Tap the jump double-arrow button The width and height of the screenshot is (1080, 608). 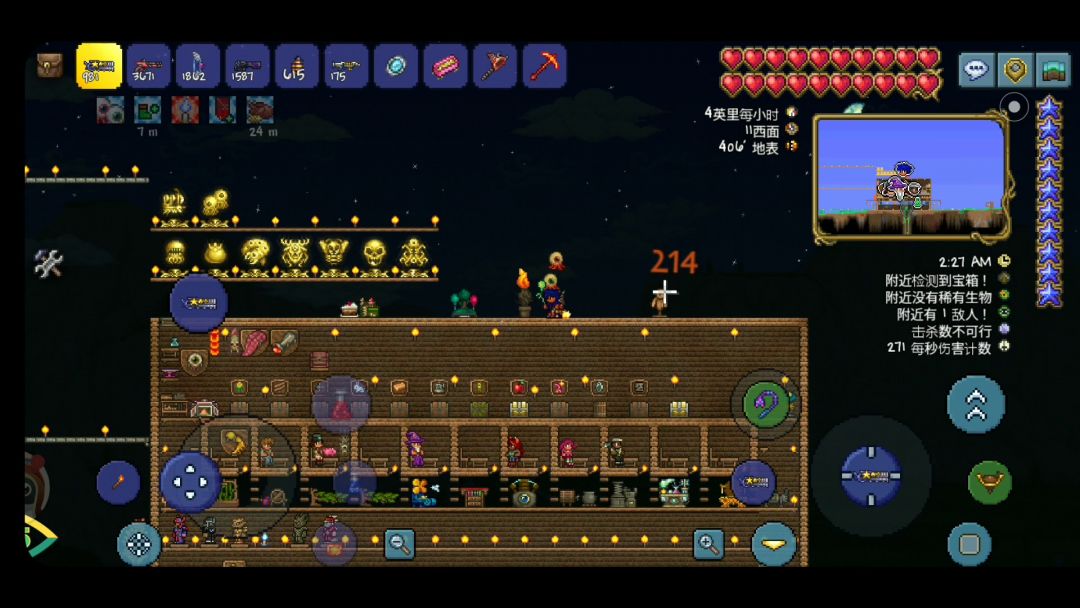pyautogui.click(x=975, y=404)
